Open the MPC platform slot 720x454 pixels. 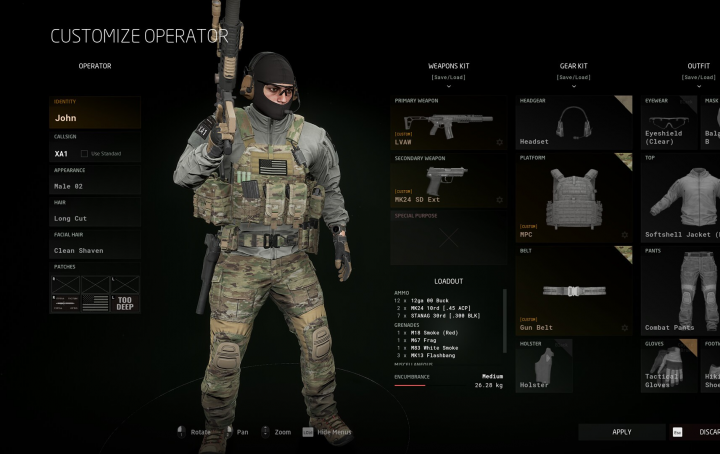(574, 197)
